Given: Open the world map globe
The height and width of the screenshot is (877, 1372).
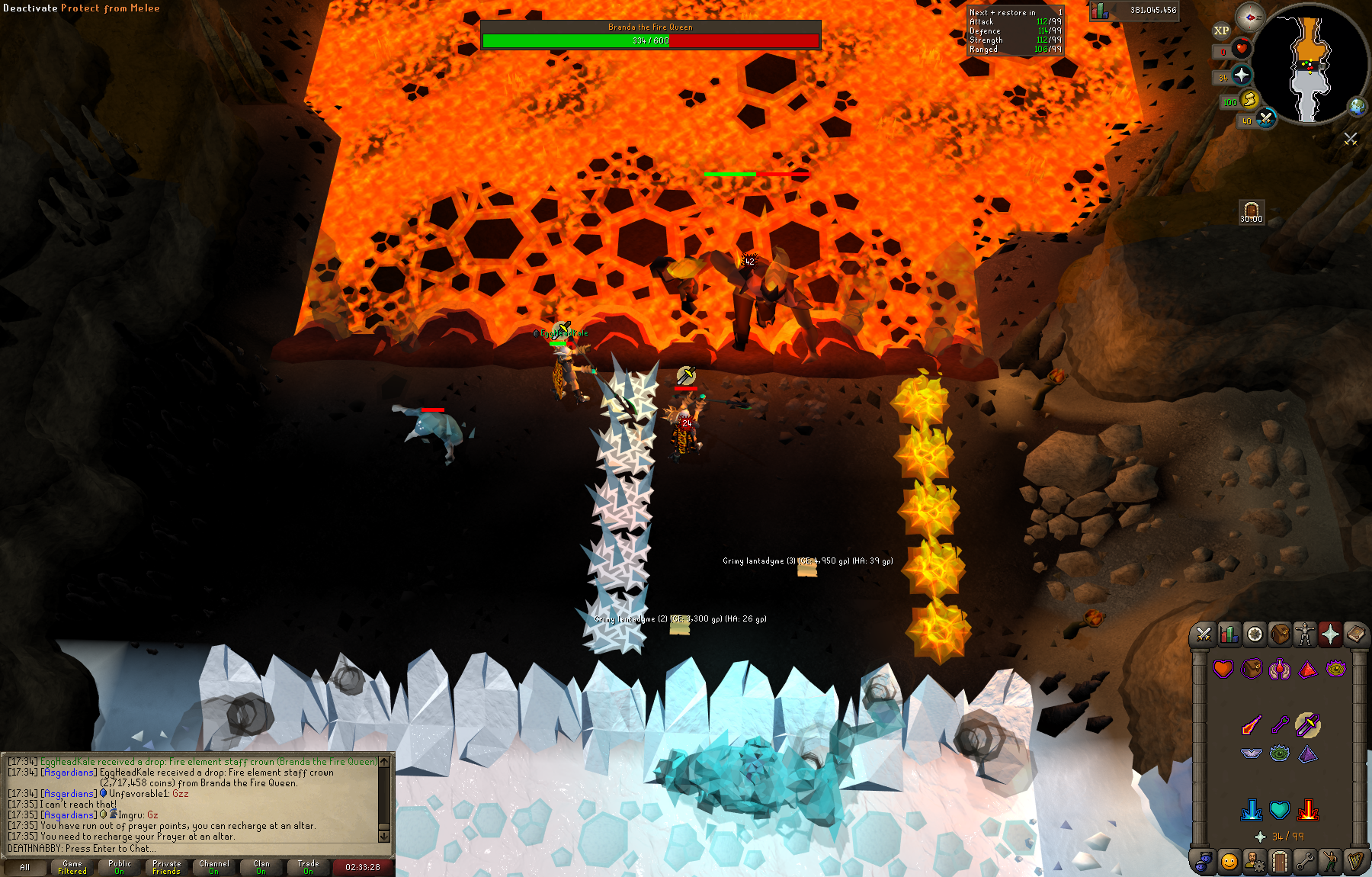Looking at the screenshot, I should 1357,106.
